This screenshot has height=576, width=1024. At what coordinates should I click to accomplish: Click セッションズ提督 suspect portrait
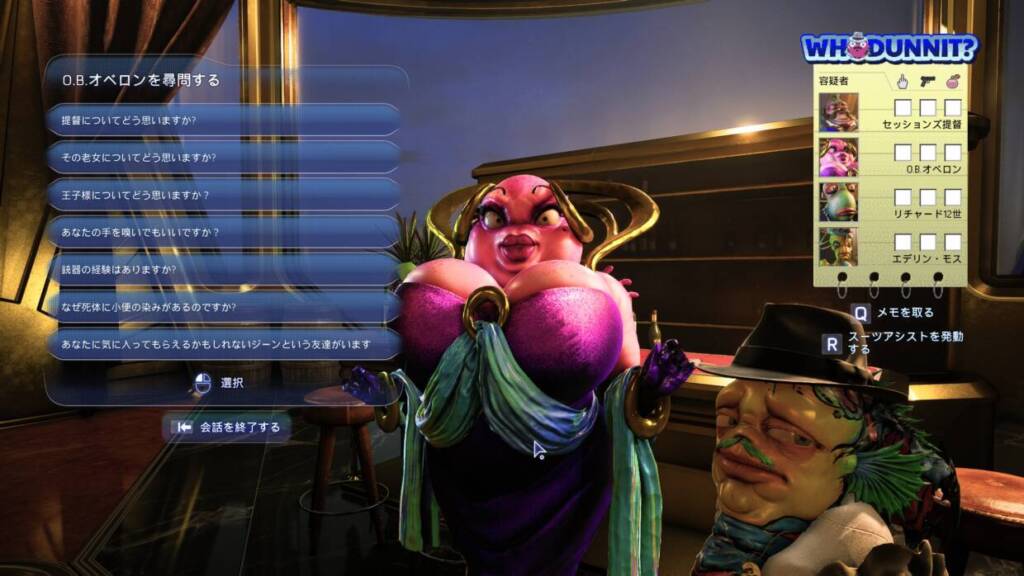838,112
